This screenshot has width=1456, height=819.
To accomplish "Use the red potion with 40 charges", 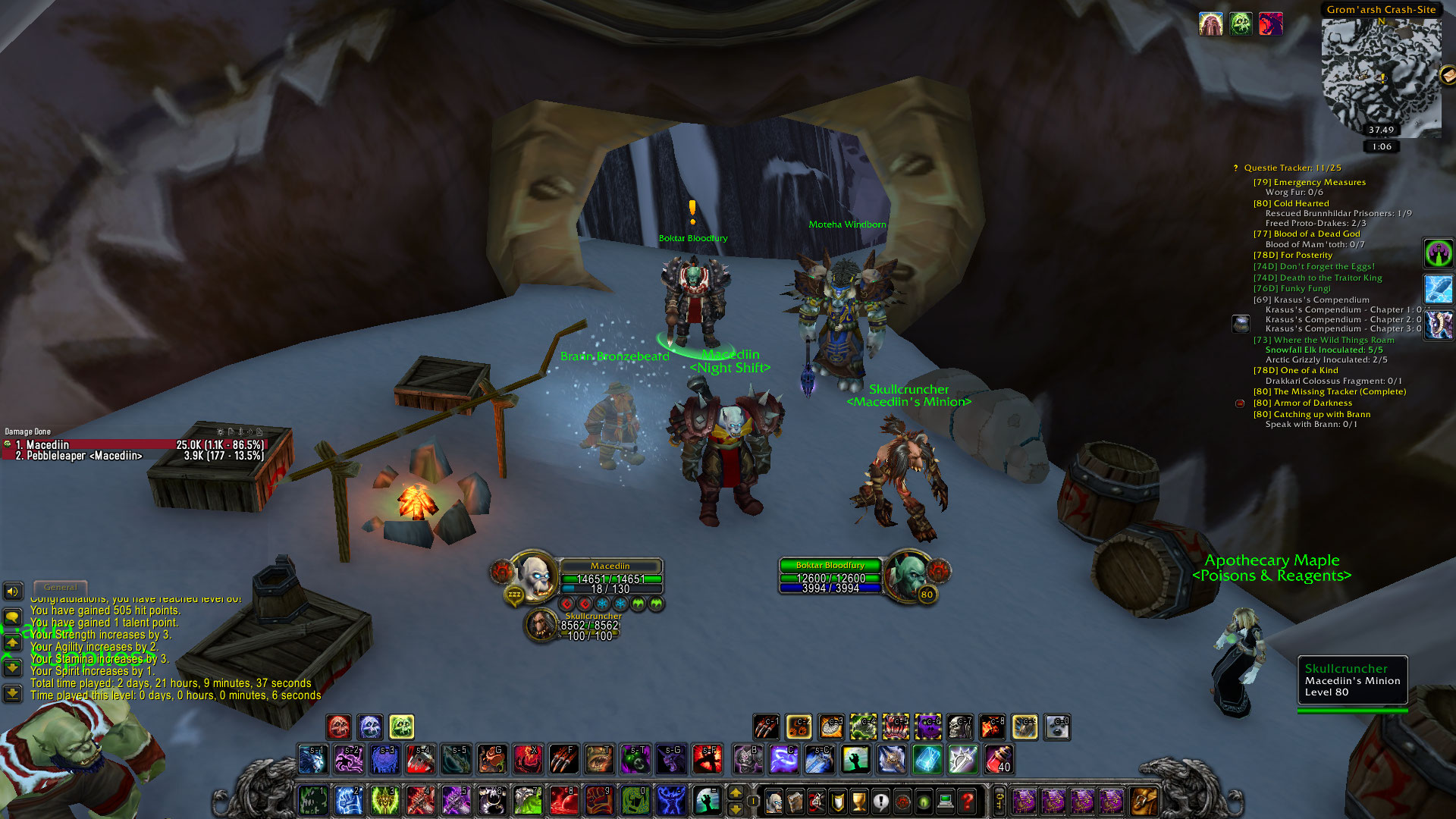I will (999, 759).
